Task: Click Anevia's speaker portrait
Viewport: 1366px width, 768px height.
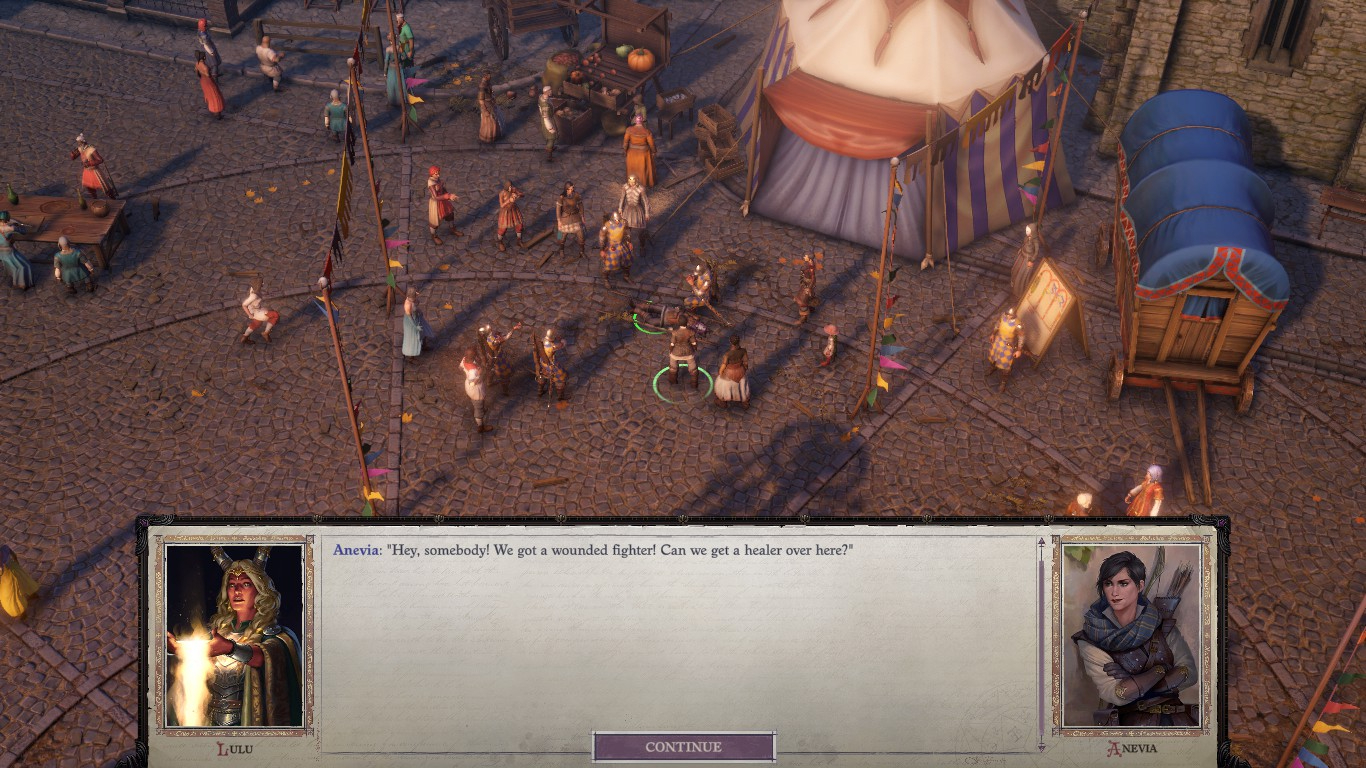Action: pyautogui.click(x=1131, y=635)
